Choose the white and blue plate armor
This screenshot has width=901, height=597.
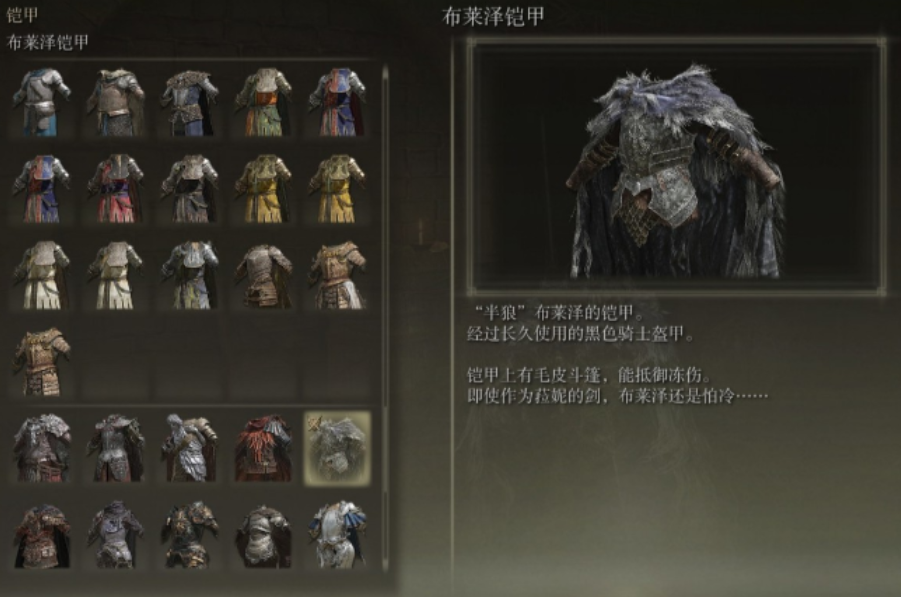click(x=337, y=535)
